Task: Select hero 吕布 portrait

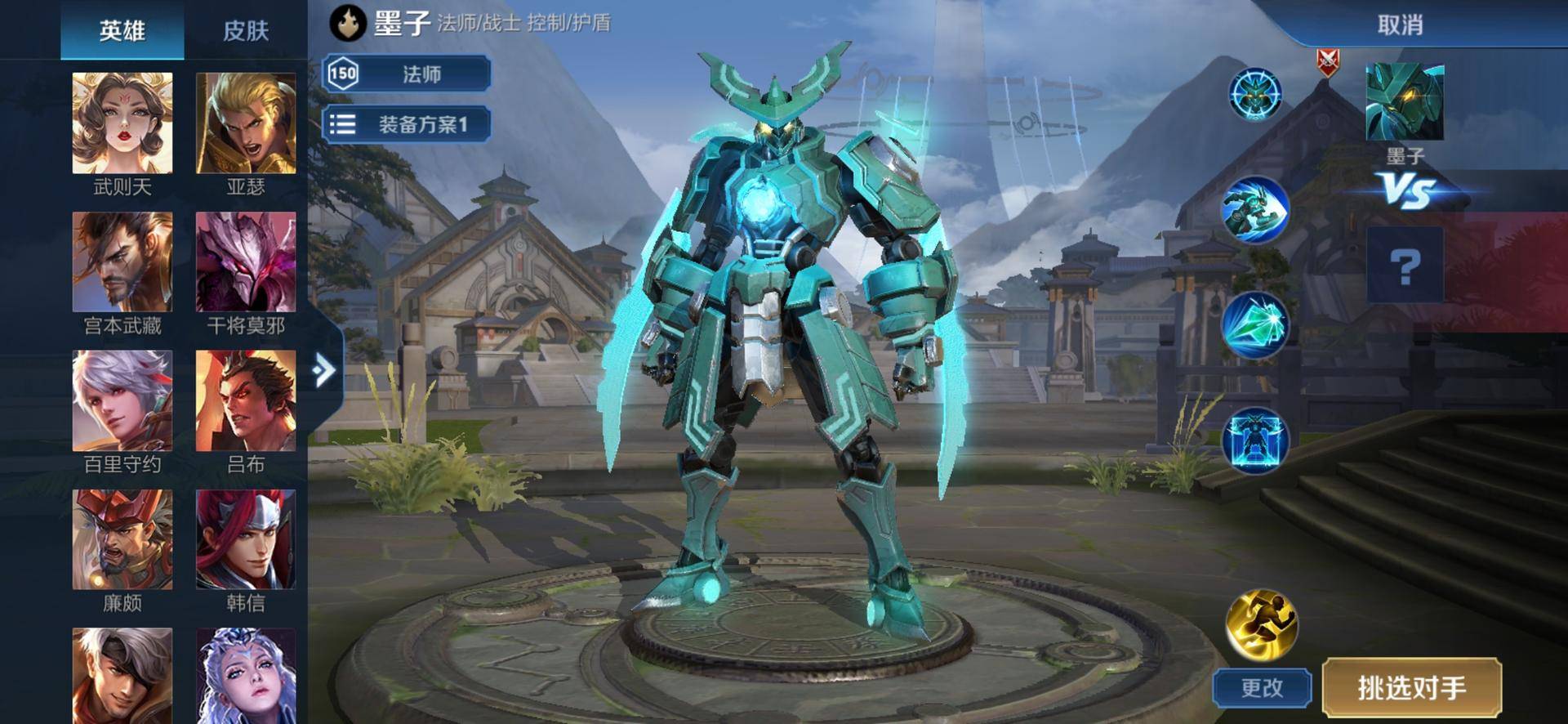Action: coord(246,401)
